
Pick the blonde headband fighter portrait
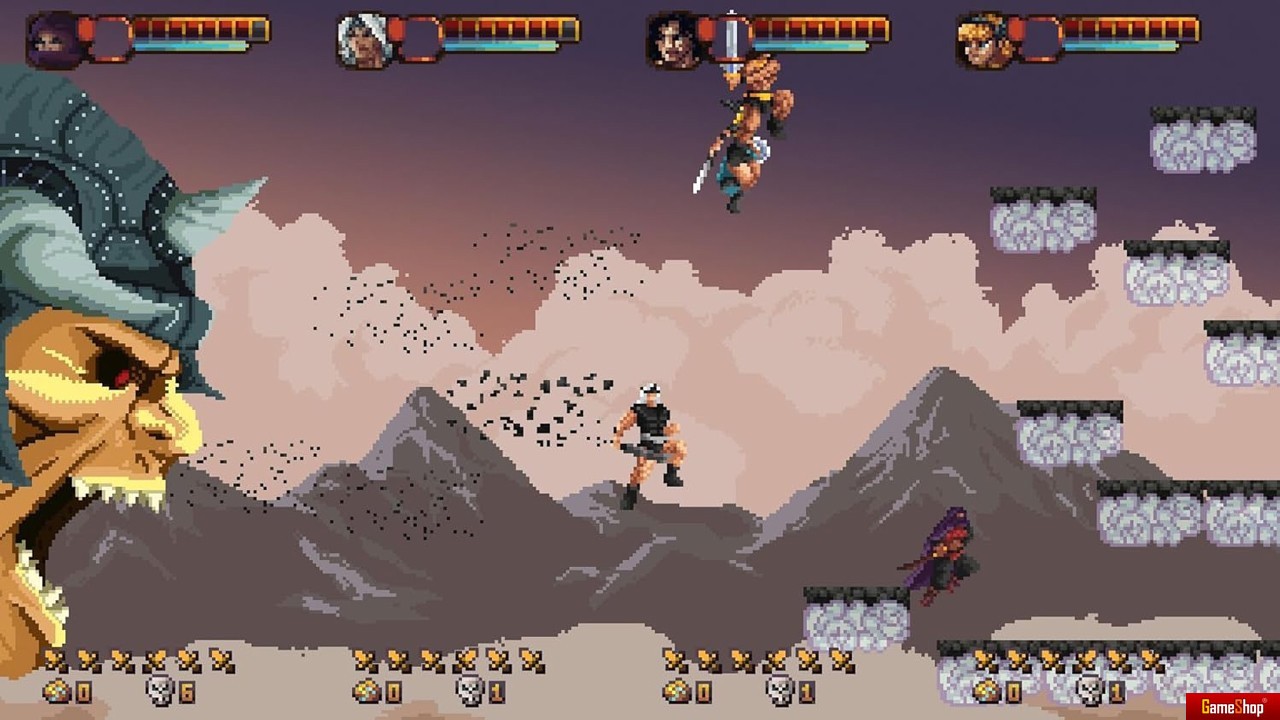tap(983, 41)
